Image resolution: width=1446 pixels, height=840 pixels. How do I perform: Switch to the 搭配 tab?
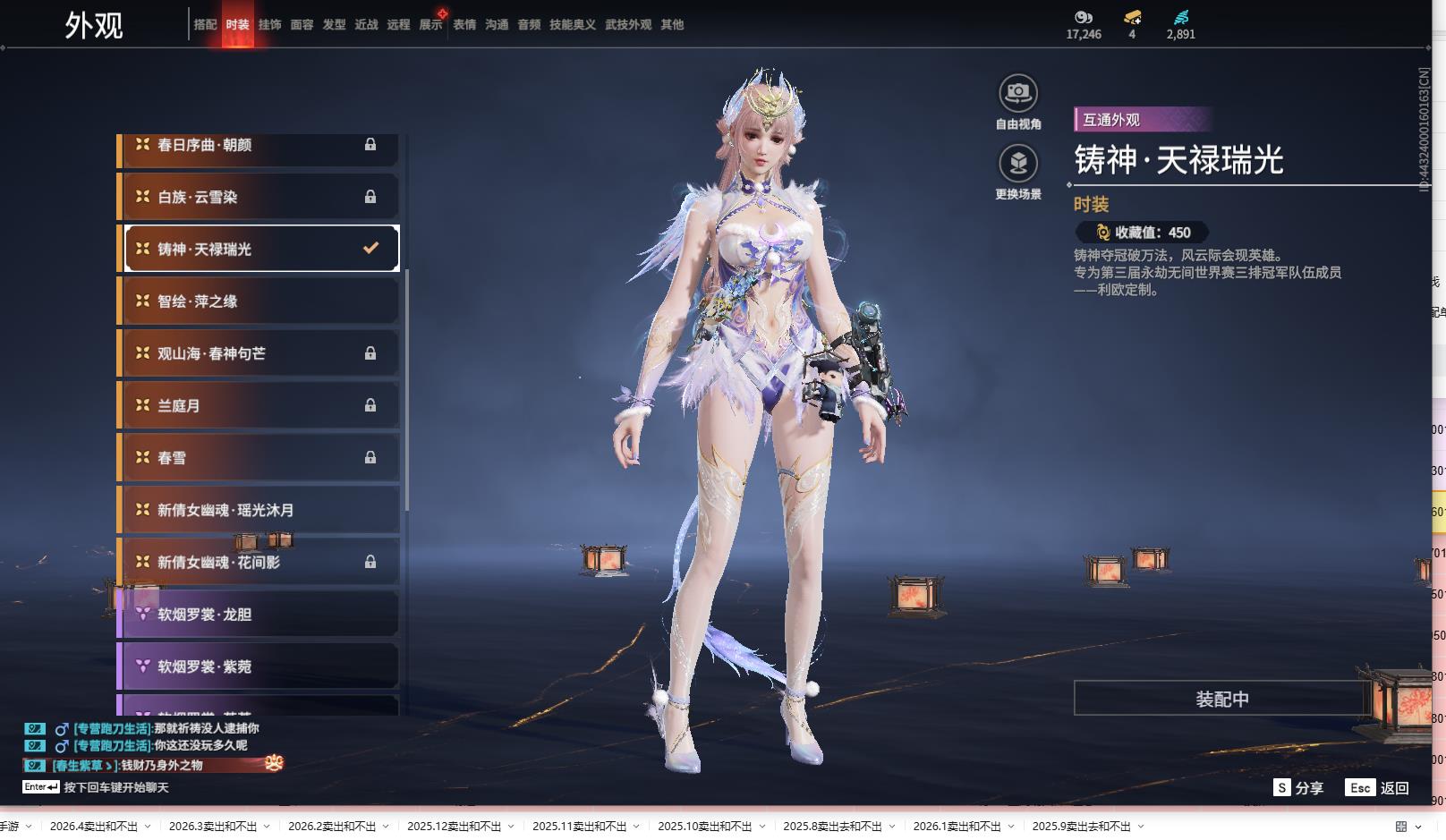coord(205,25)
